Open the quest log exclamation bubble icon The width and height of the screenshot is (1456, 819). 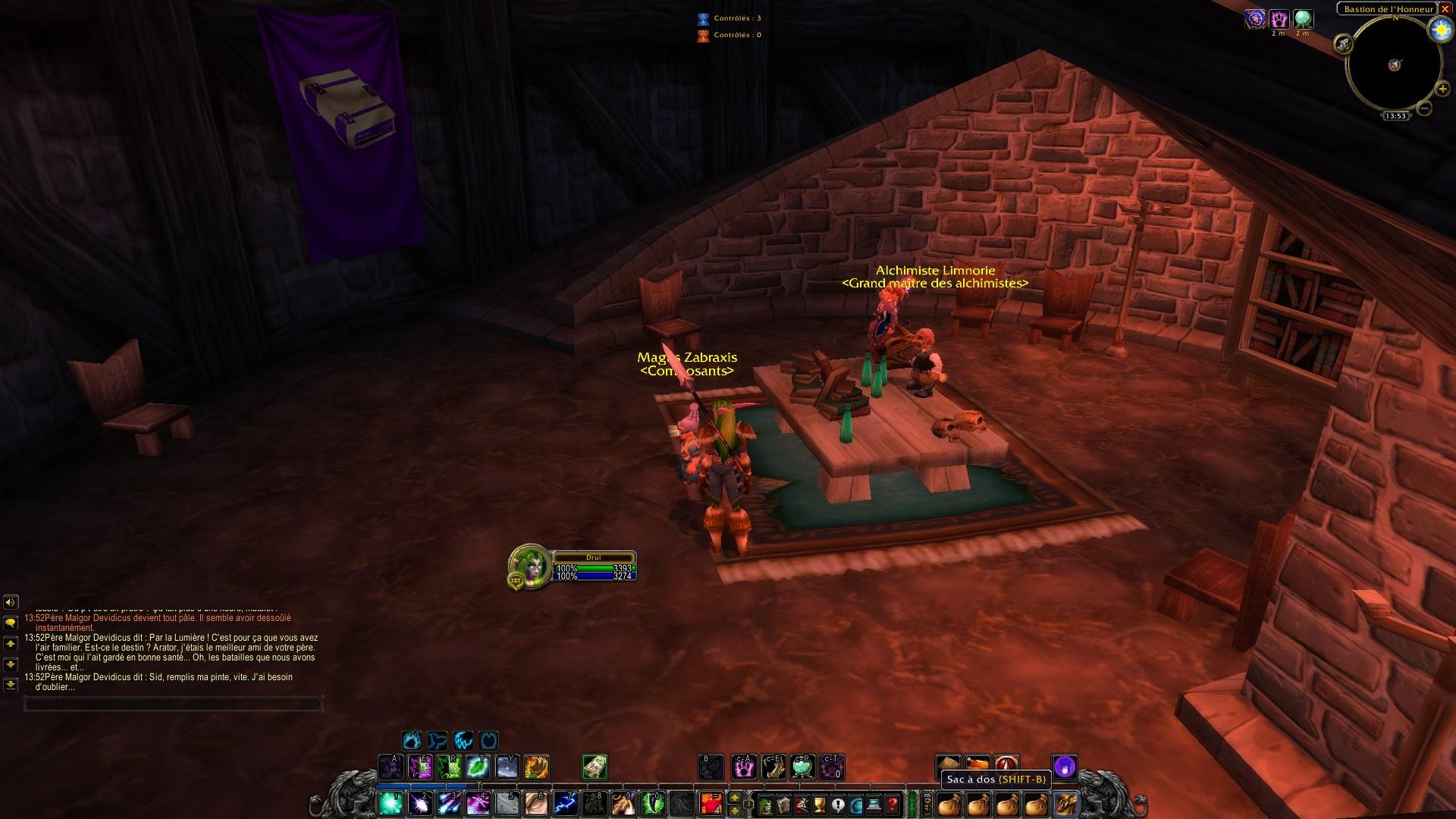(837, 804)
